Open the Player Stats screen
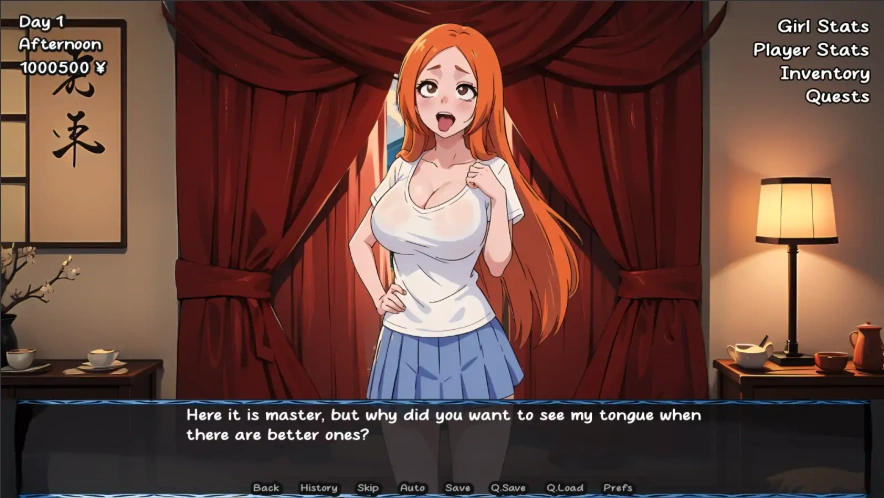The image size is (884, 498). 811,49
